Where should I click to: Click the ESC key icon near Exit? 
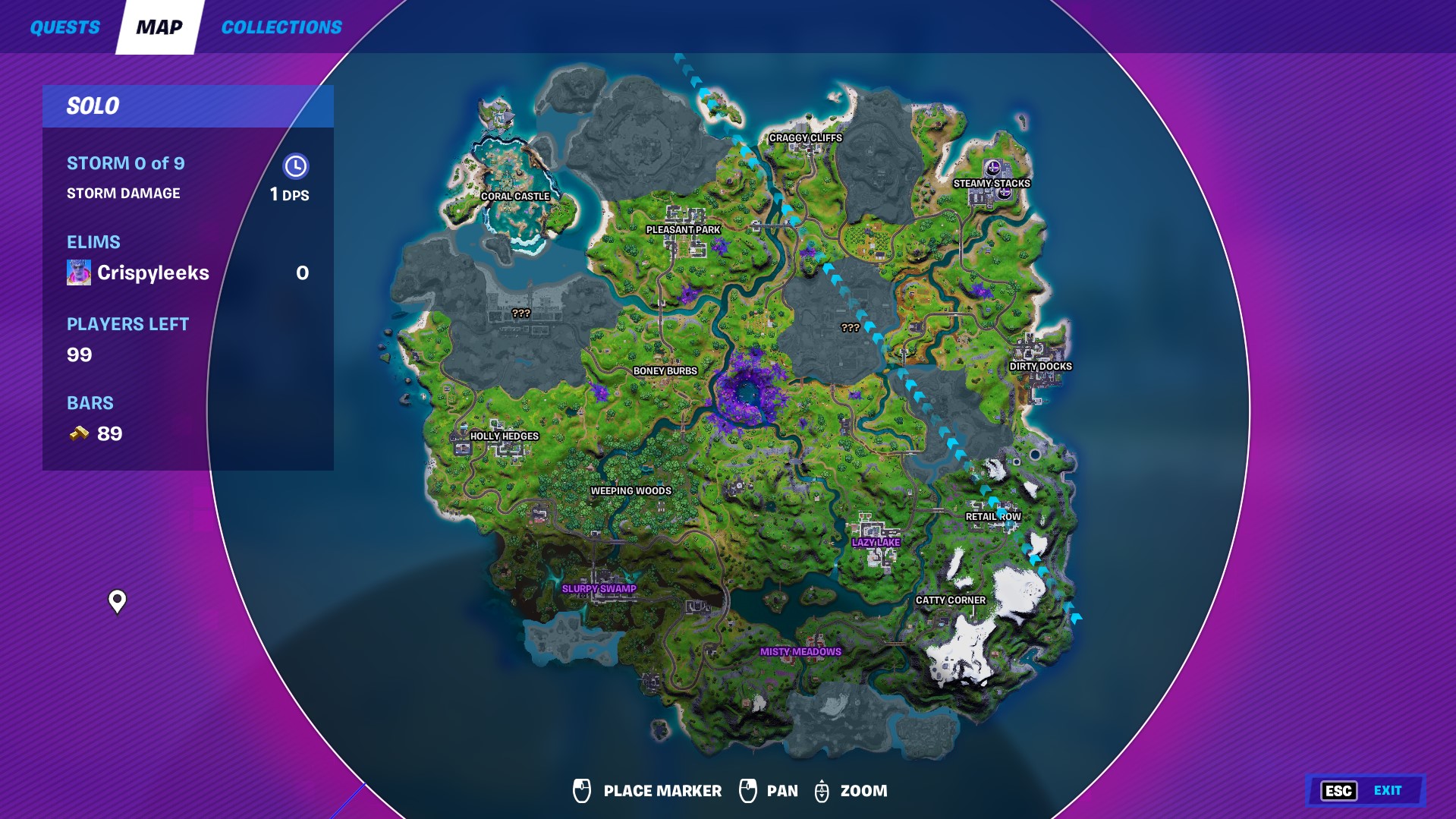pyautogui.click(x=1338, y=790)
